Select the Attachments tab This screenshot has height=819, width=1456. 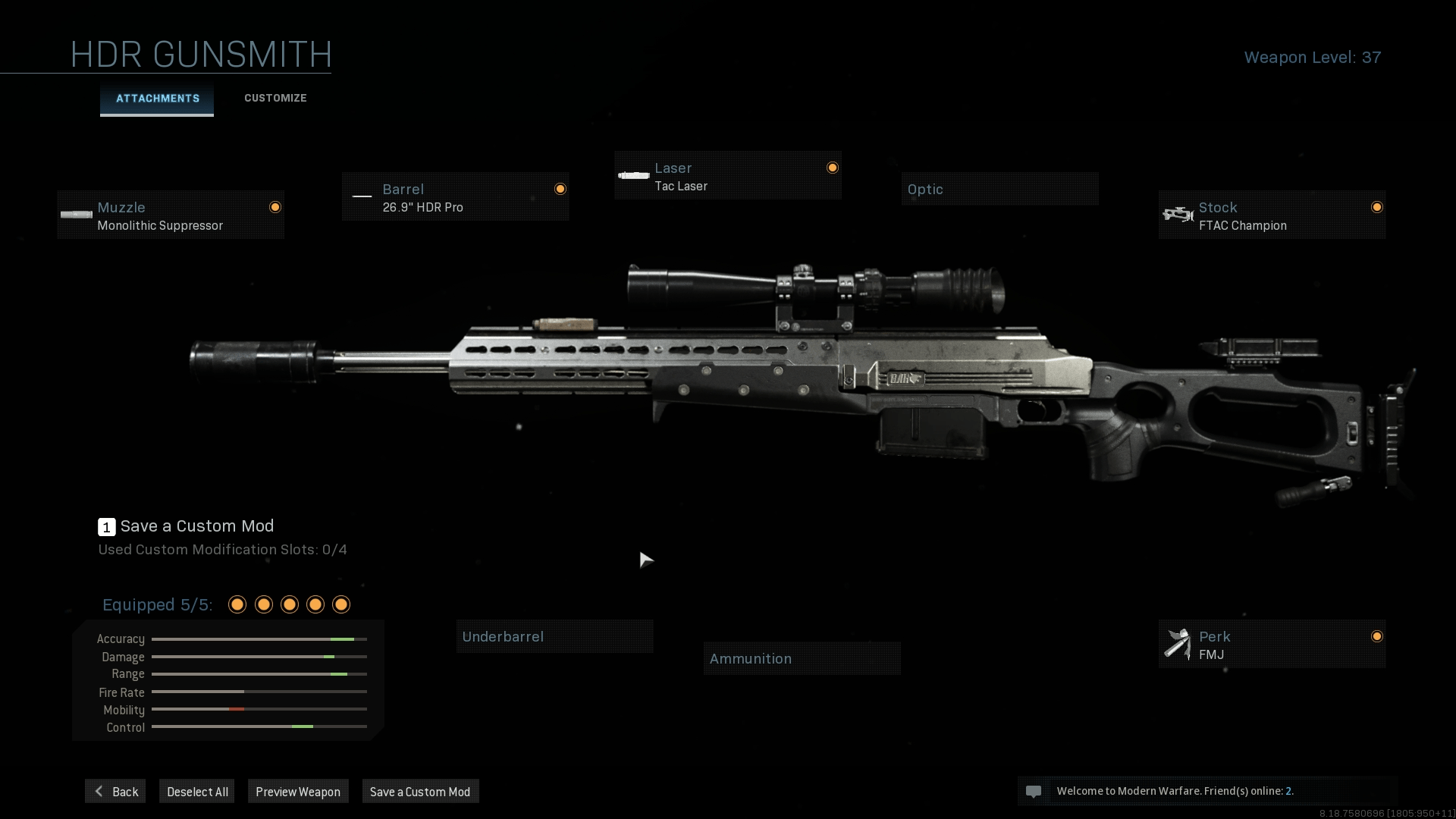156,98
